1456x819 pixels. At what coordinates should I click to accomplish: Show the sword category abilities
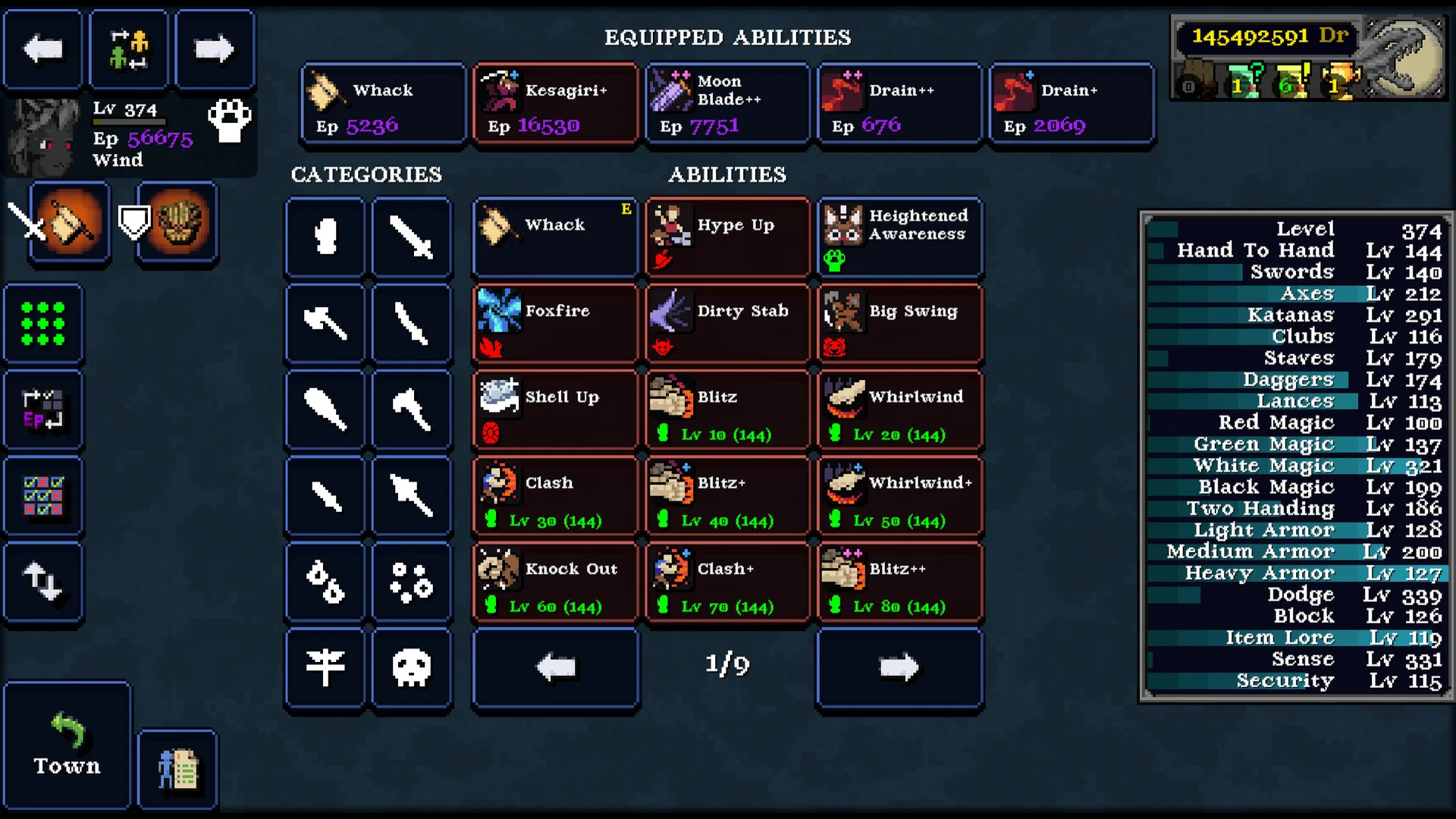412,237
